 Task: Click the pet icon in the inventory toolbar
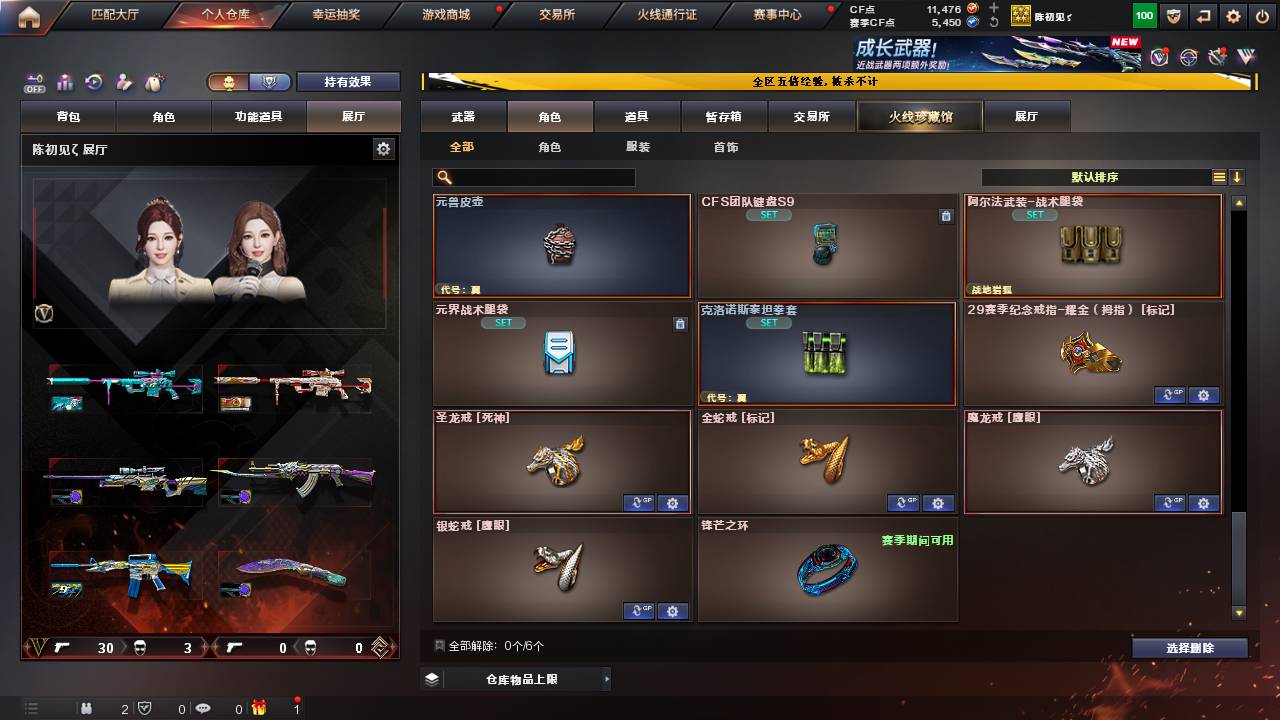[153, 81]
